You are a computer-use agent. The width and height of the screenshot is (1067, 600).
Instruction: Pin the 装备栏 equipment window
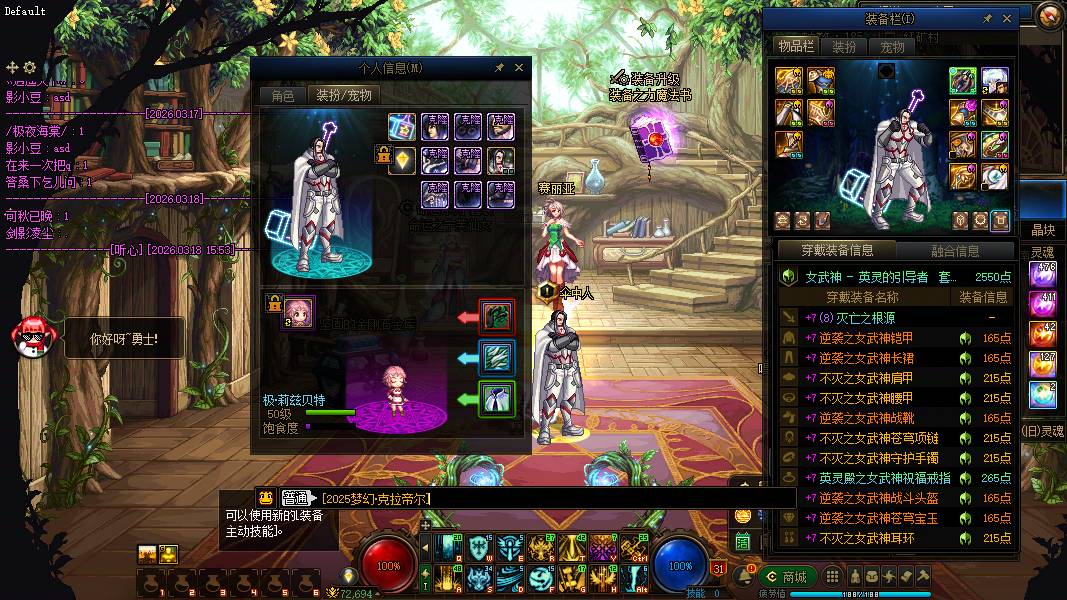[987, 18]
